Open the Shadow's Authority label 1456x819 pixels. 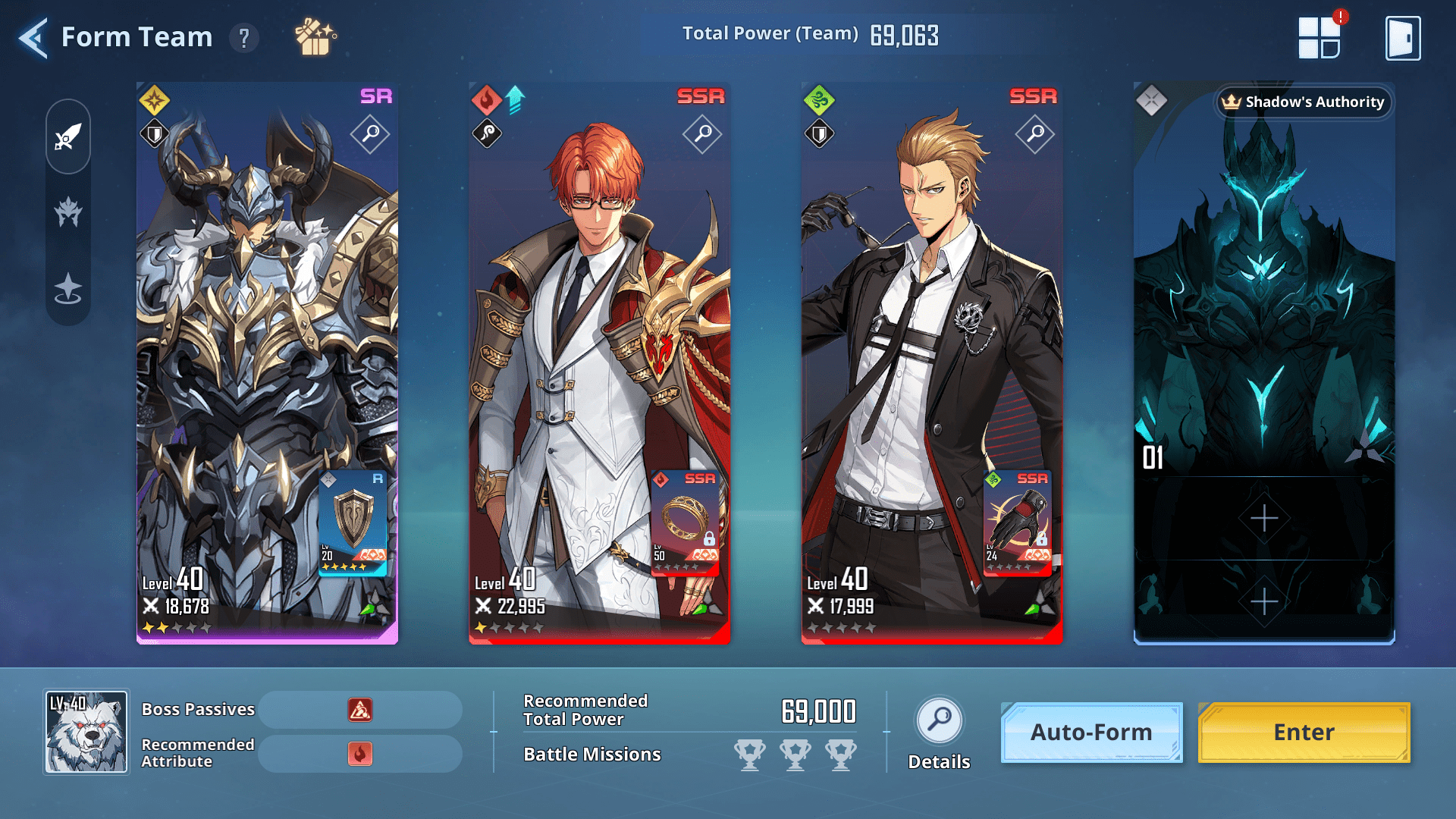[1304, 102]
